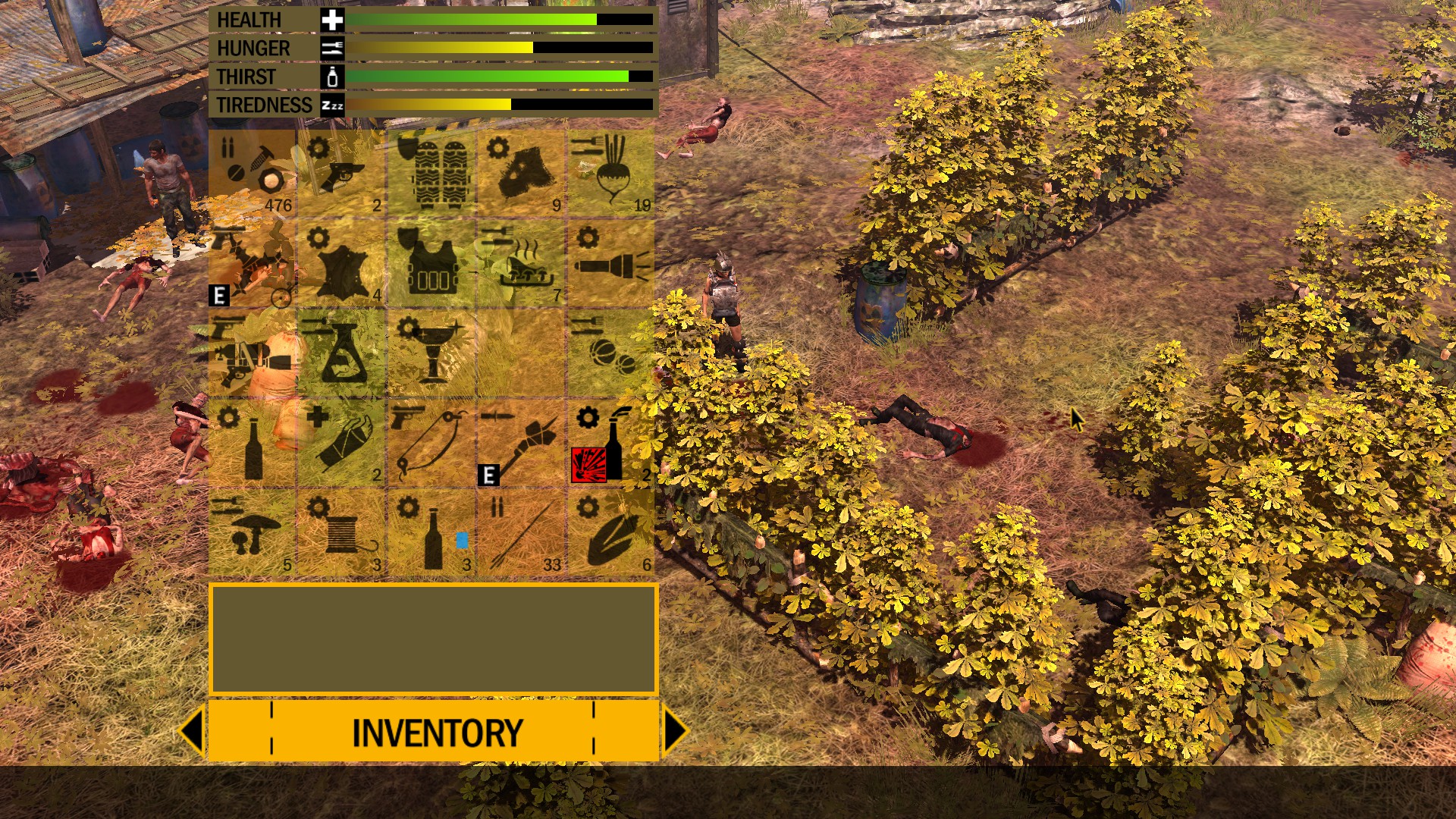Select the arrows stack of 33
The height and width of the screenshot is (819, 1456).
(522, 533)
